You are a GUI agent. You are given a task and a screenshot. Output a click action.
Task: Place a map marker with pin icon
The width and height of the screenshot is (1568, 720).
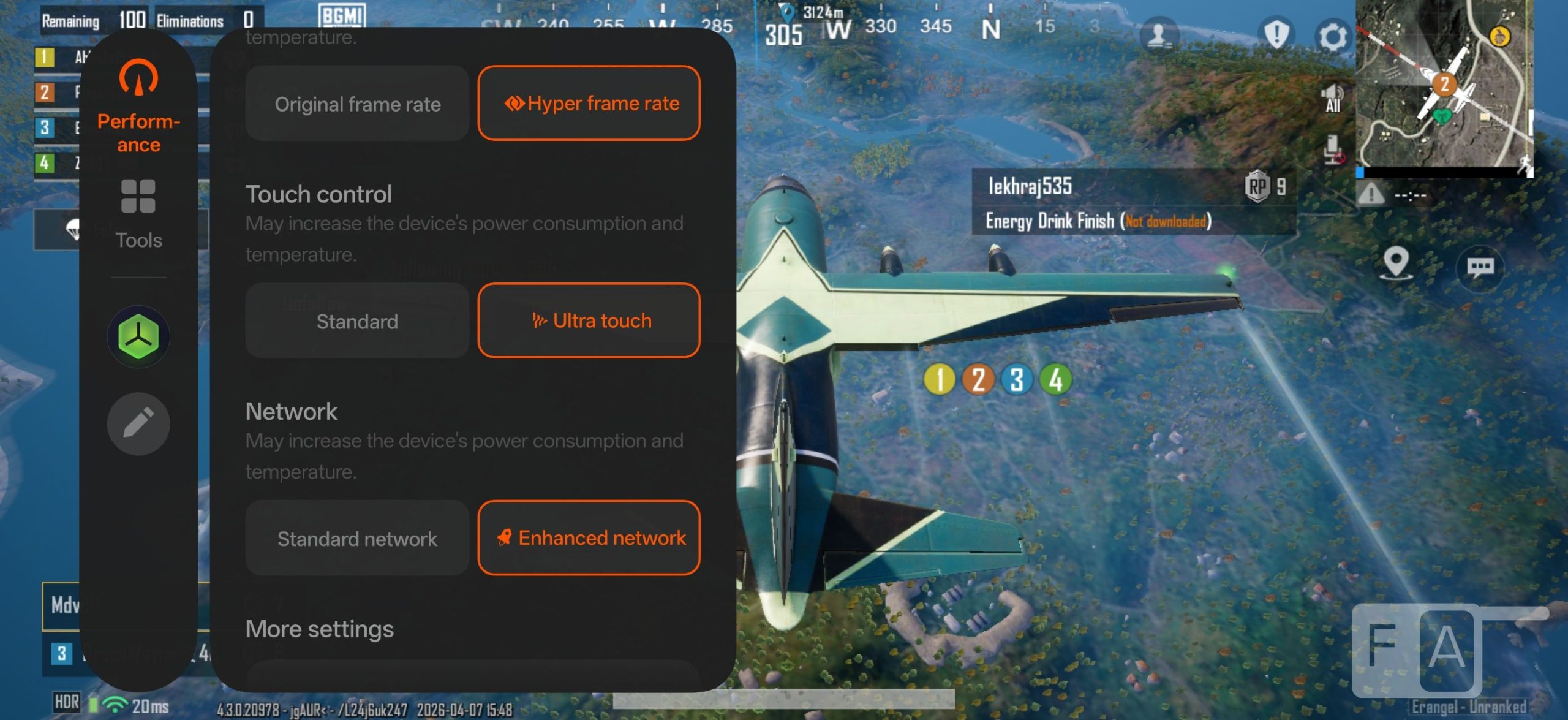coord(1396,263)
